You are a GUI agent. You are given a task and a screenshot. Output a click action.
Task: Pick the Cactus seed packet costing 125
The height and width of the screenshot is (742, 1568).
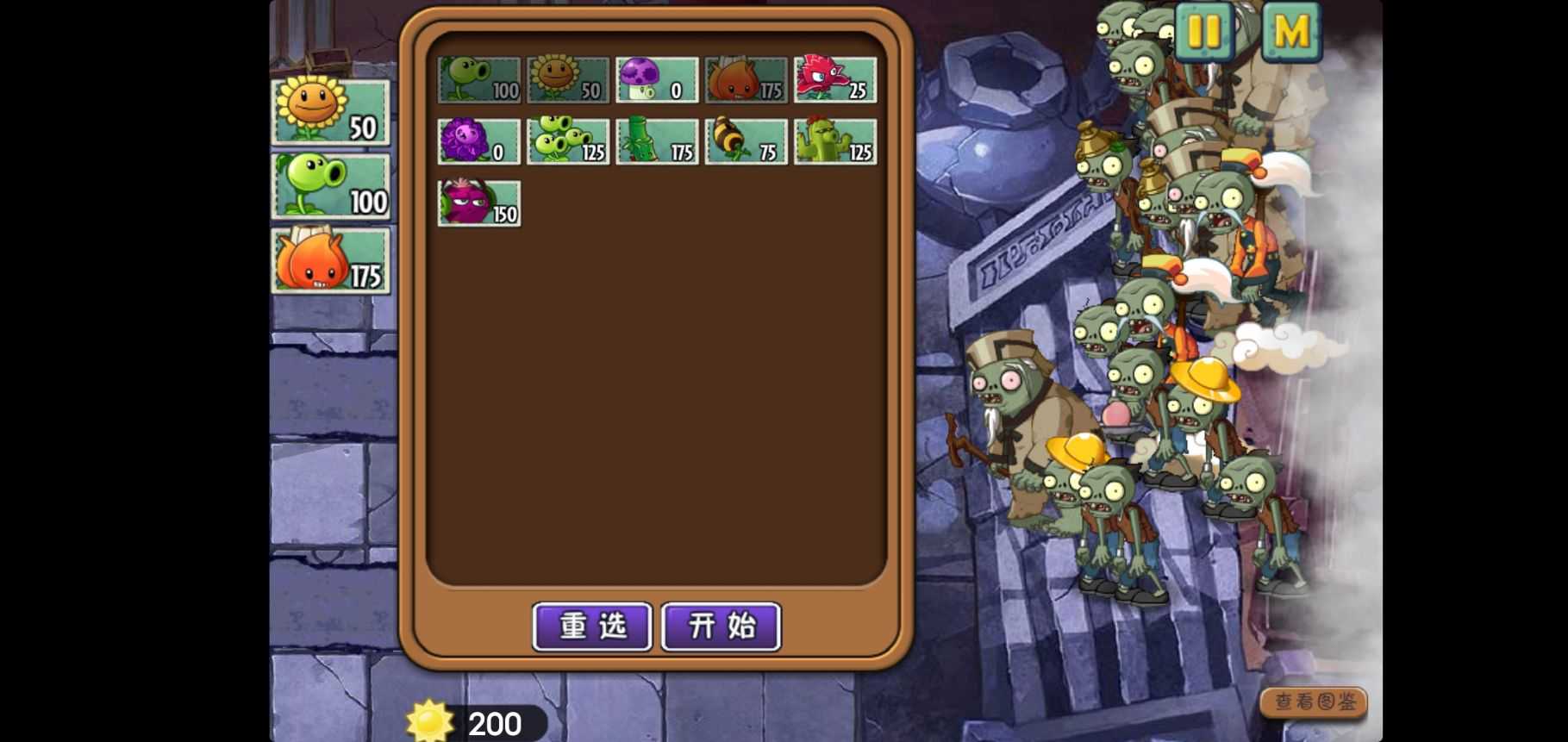pyautogui.click(x=834, y=140)
